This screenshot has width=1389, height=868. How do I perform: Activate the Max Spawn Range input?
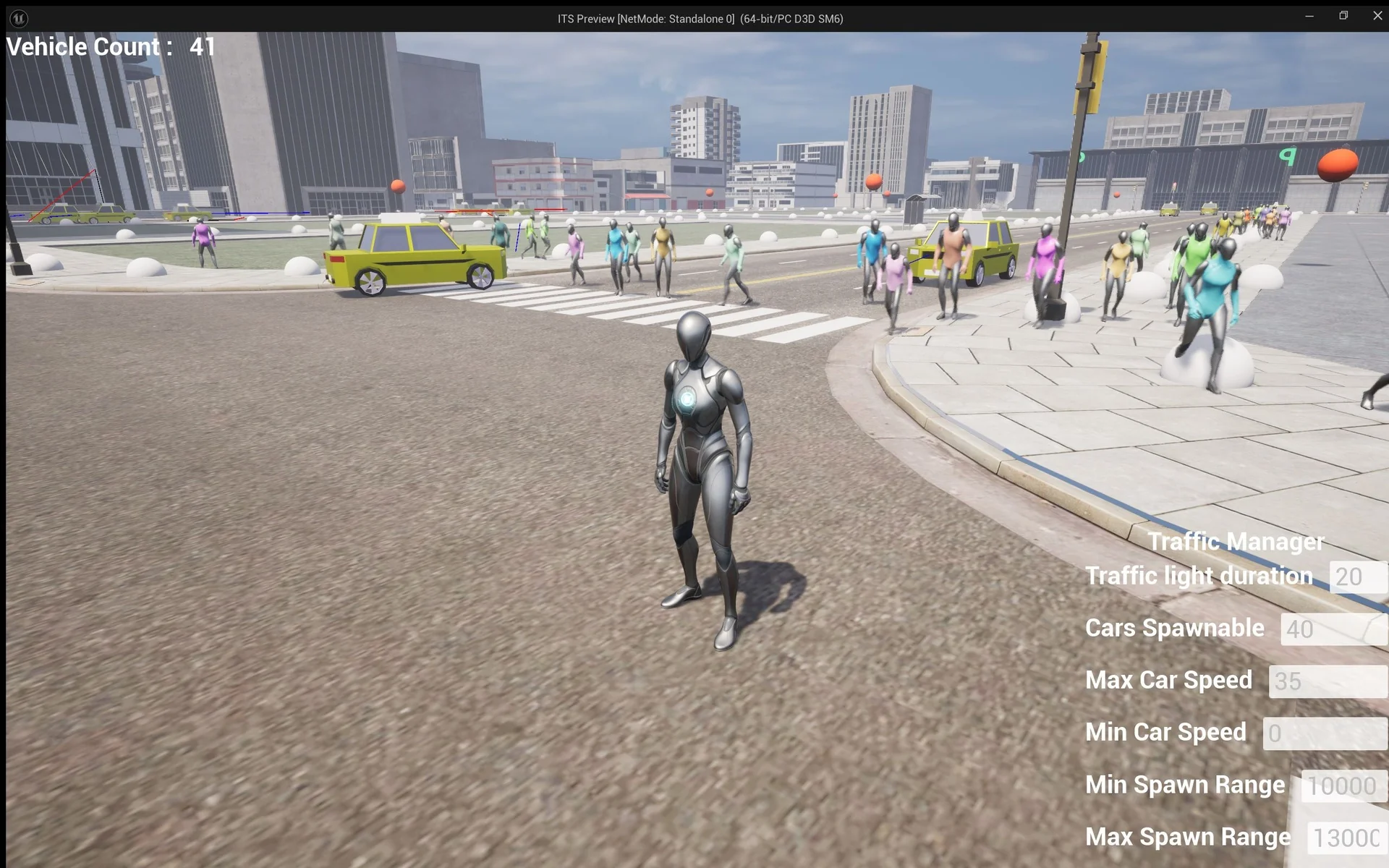tap(1346, 838)
